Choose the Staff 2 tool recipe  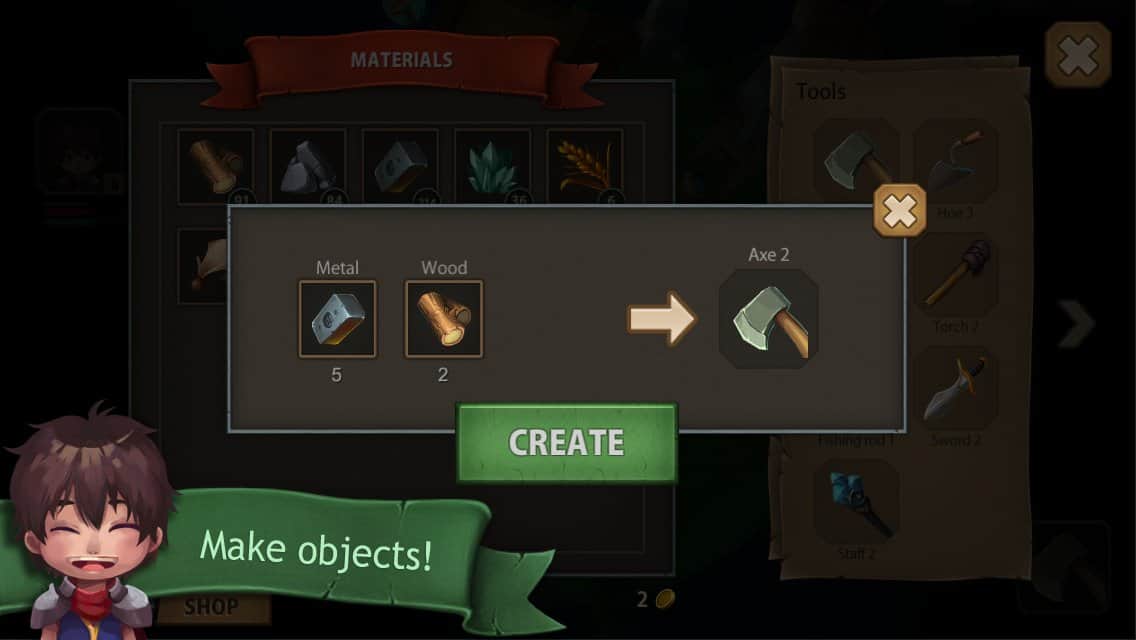[x=856, y=500]
